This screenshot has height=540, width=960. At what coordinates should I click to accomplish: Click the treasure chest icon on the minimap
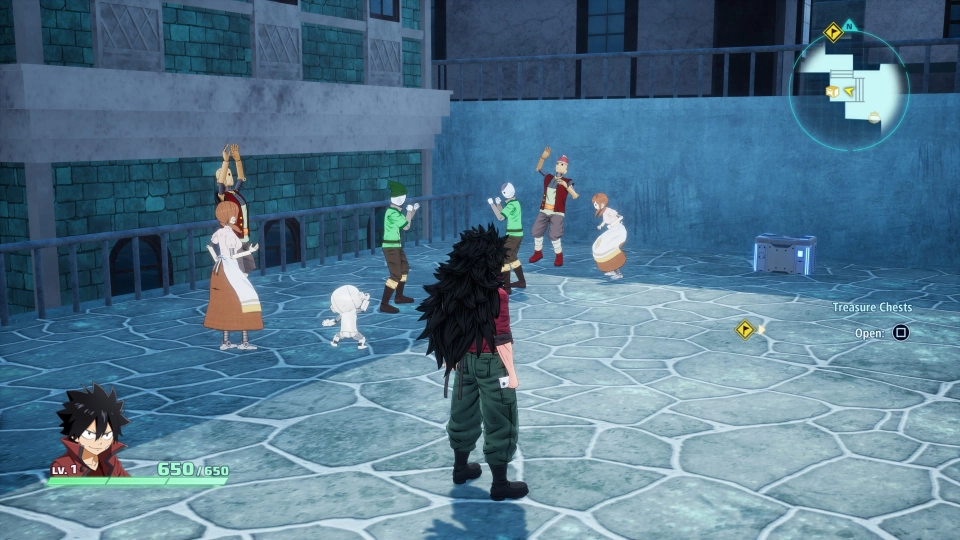point(832,92)
